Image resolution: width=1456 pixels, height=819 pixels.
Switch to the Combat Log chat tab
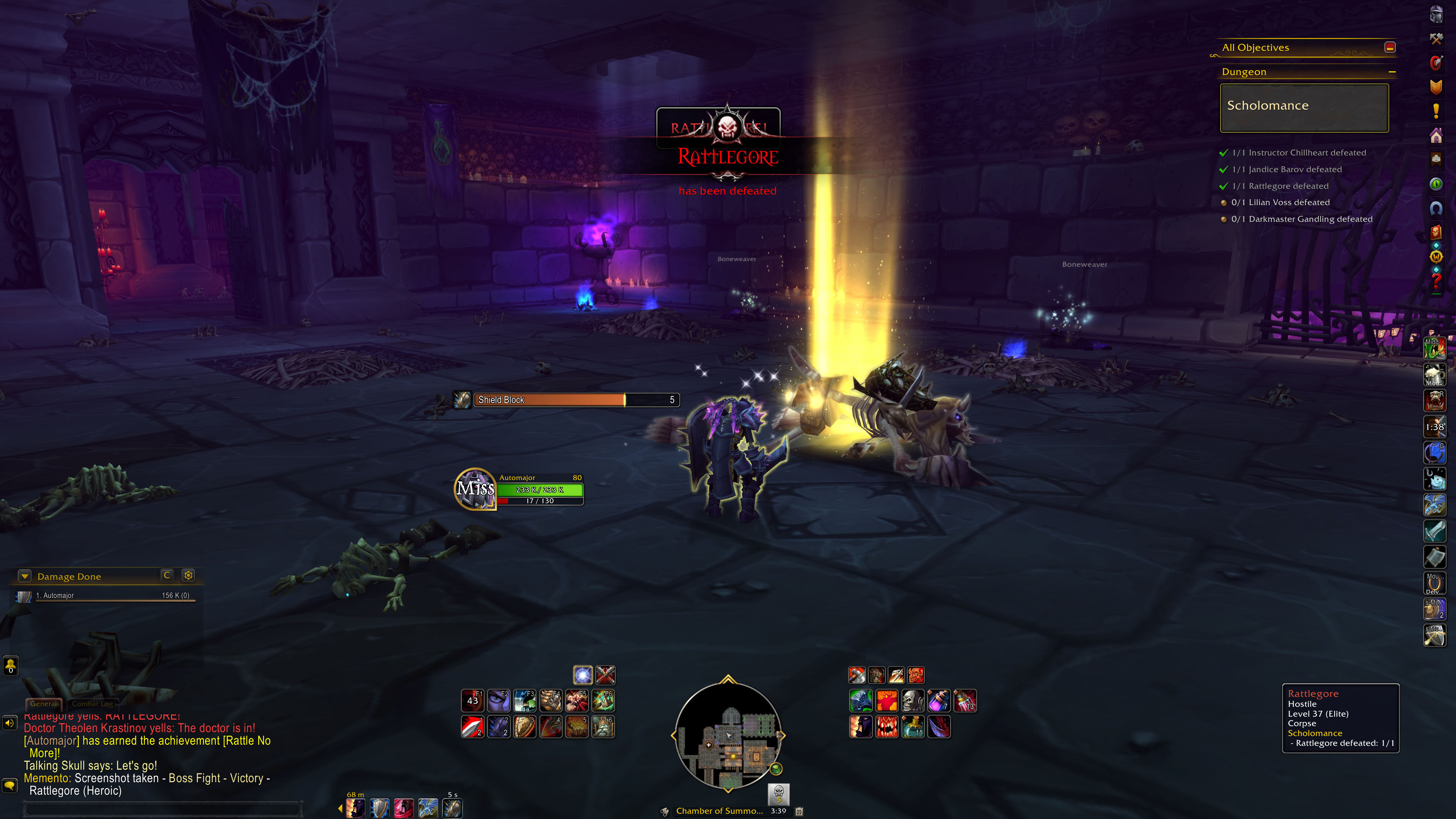[x=92, y=704]
